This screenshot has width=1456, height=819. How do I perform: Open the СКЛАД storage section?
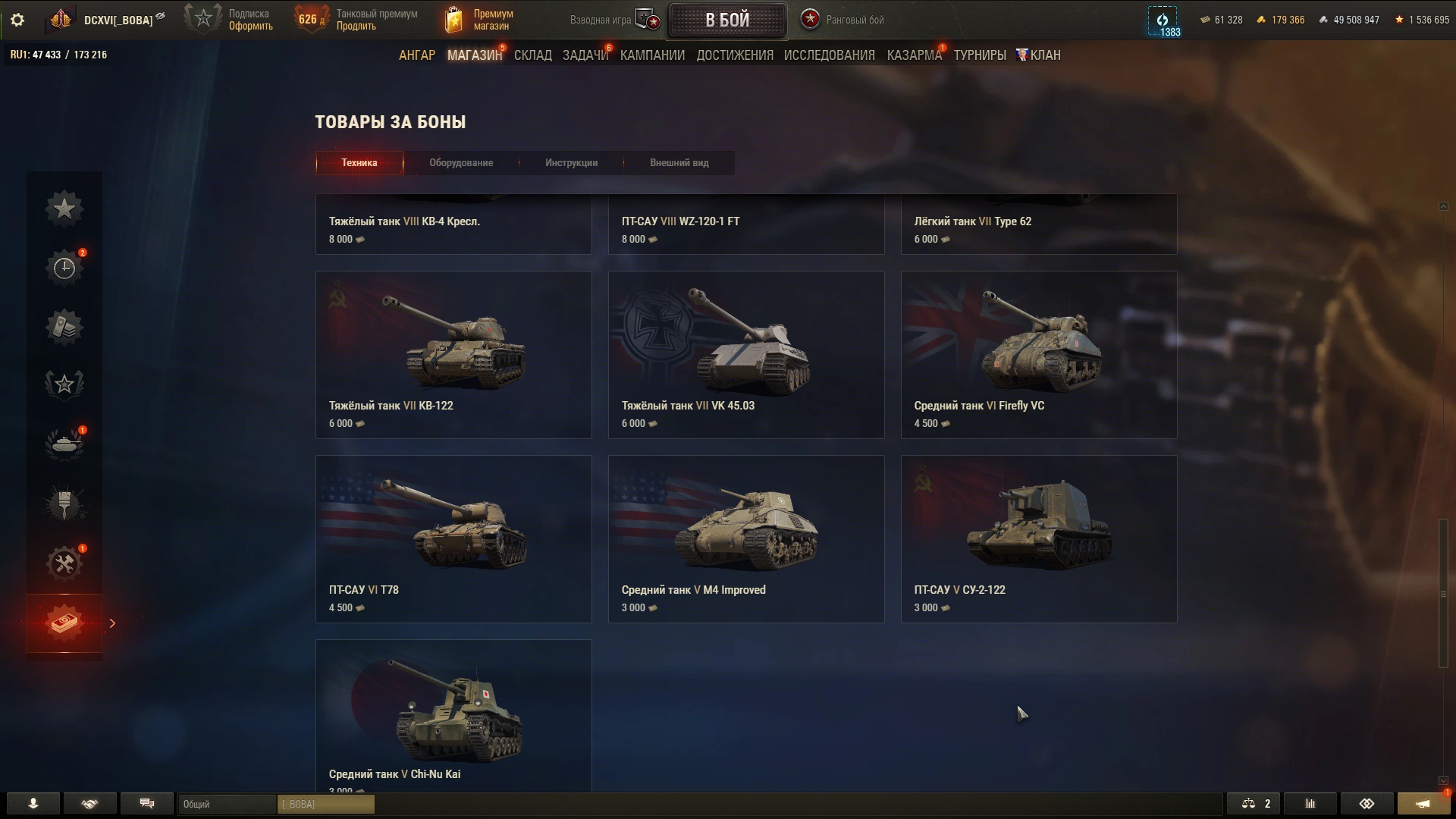(532, 55)
